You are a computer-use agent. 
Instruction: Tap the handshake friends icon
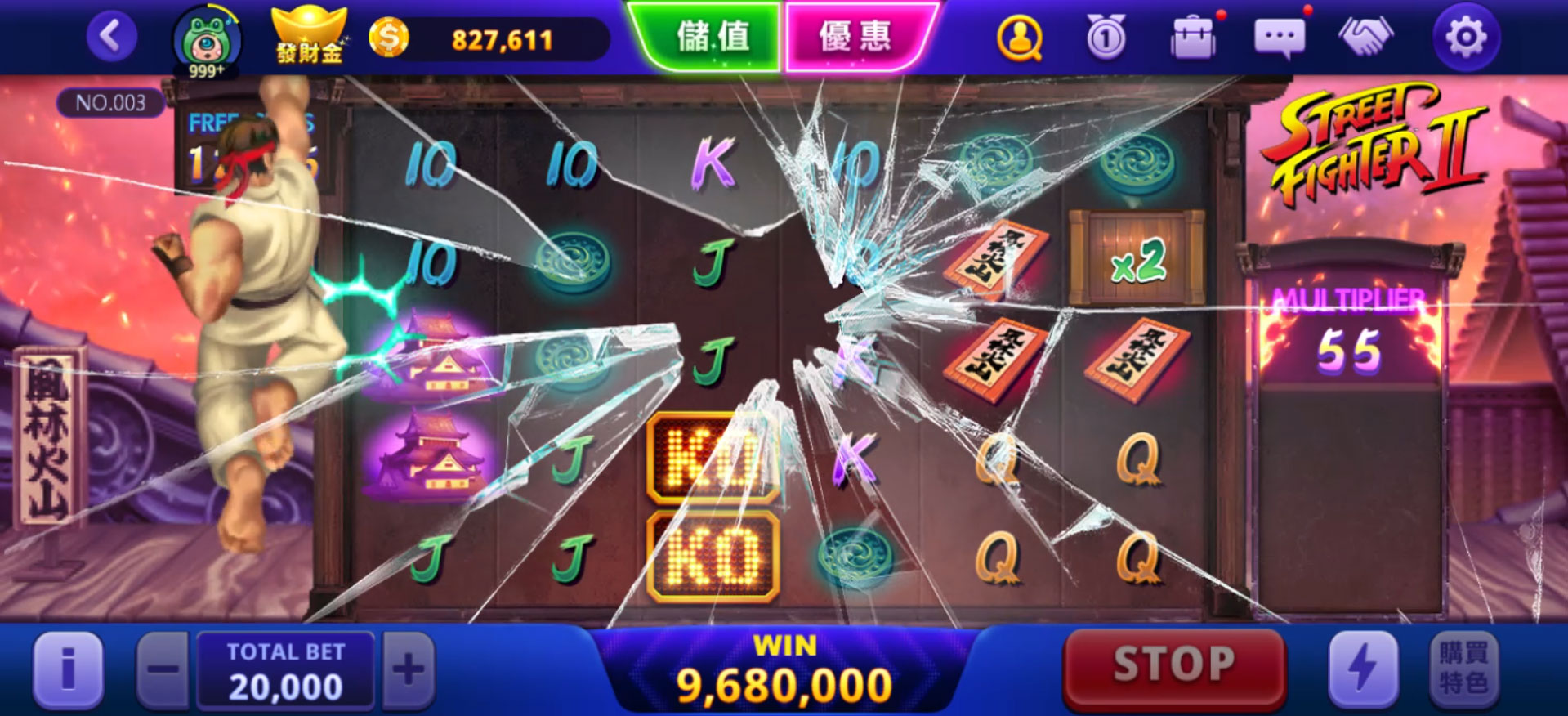click(1365, 37)
